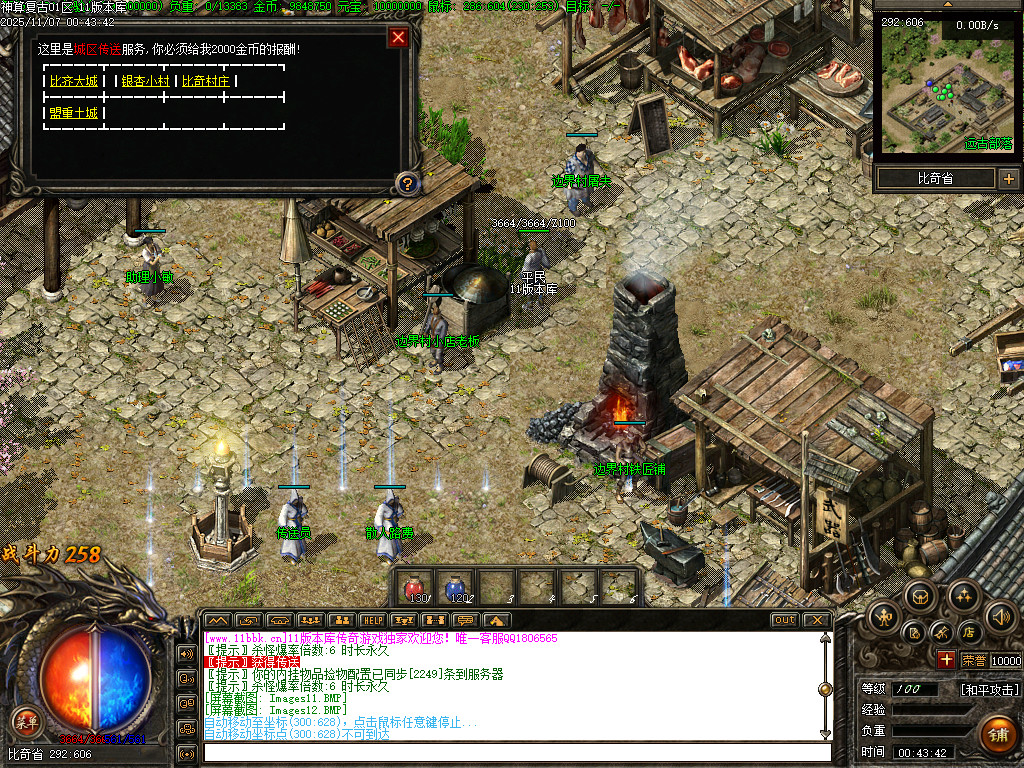
Task: Open the character equipment panel
Action: (x=886, y=615)
